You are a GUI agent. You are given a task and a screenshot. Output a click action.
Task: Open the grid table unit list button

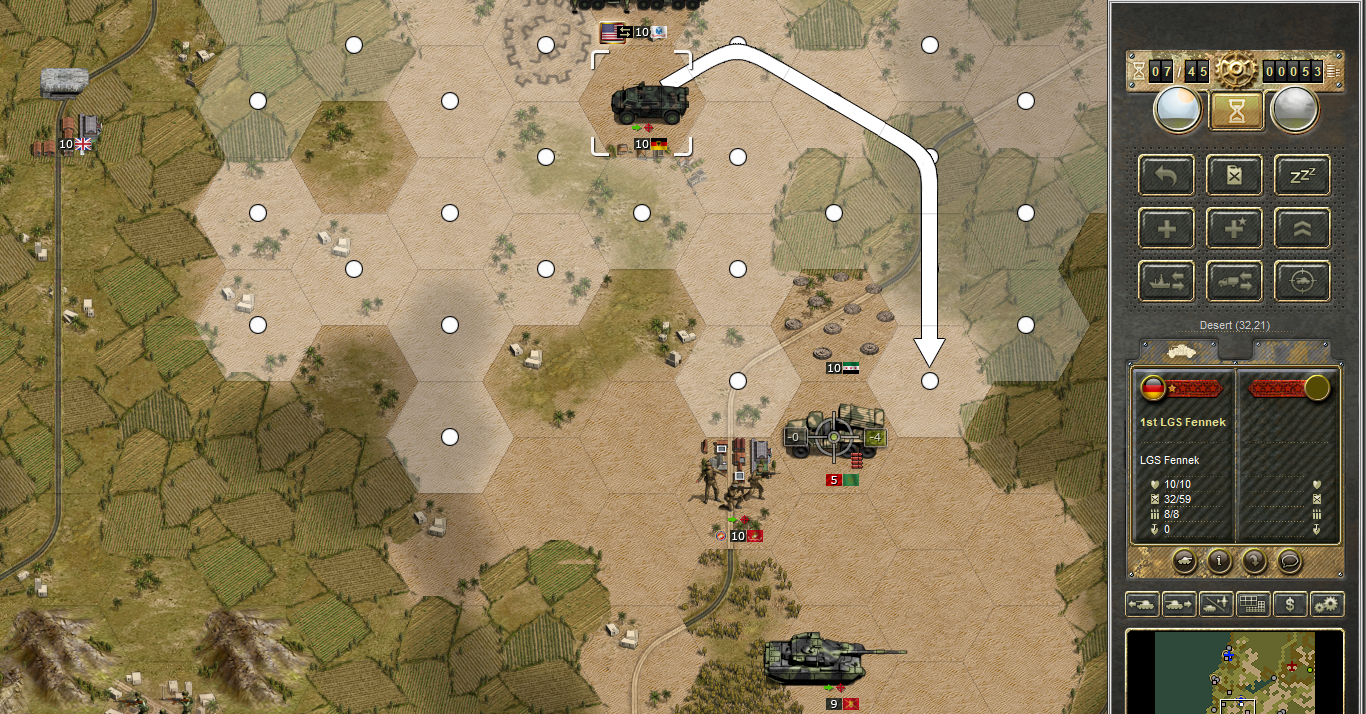[1252, 604]
